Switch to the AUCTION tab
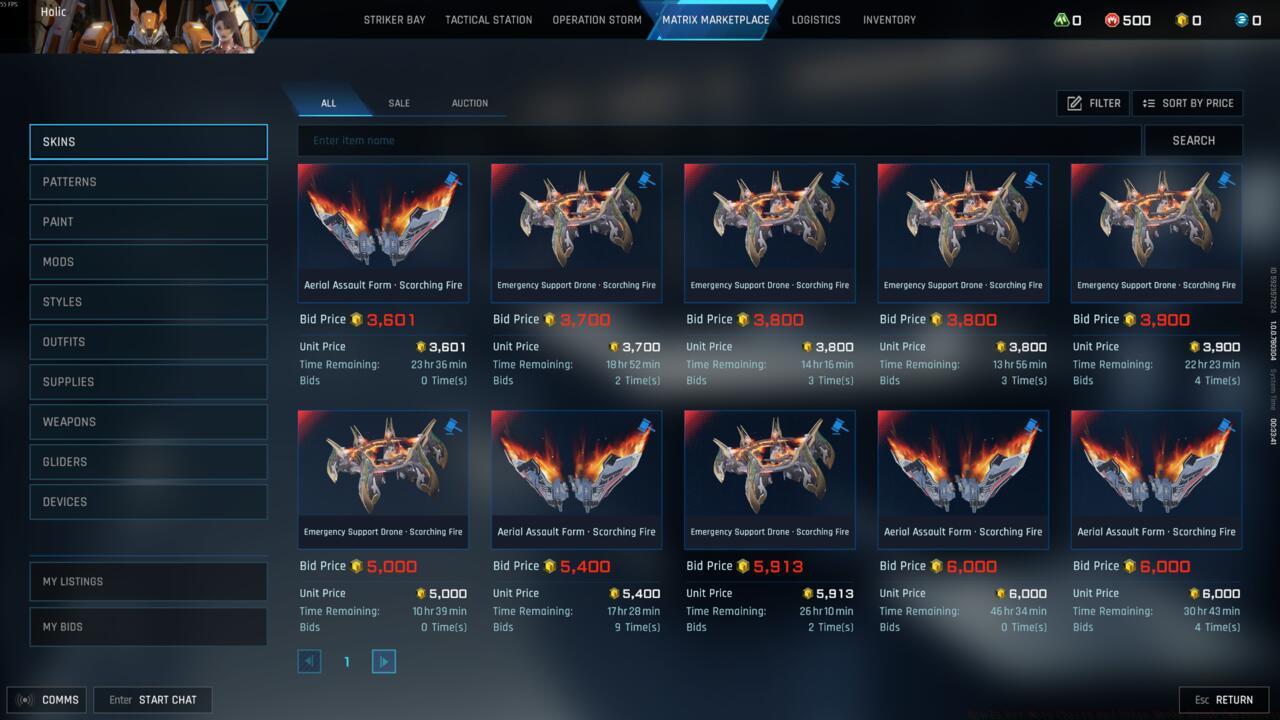This screenshot has height=720, width=1280. pyautogui.click(x=469, y=103)
